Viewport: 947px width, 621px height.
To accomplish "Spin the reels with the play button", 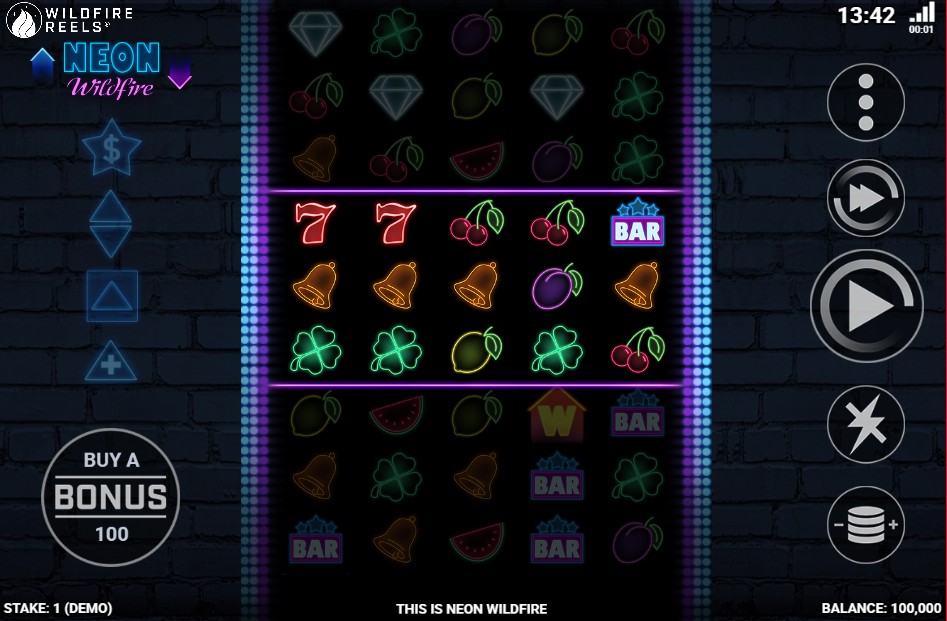I will coord(865,306).
